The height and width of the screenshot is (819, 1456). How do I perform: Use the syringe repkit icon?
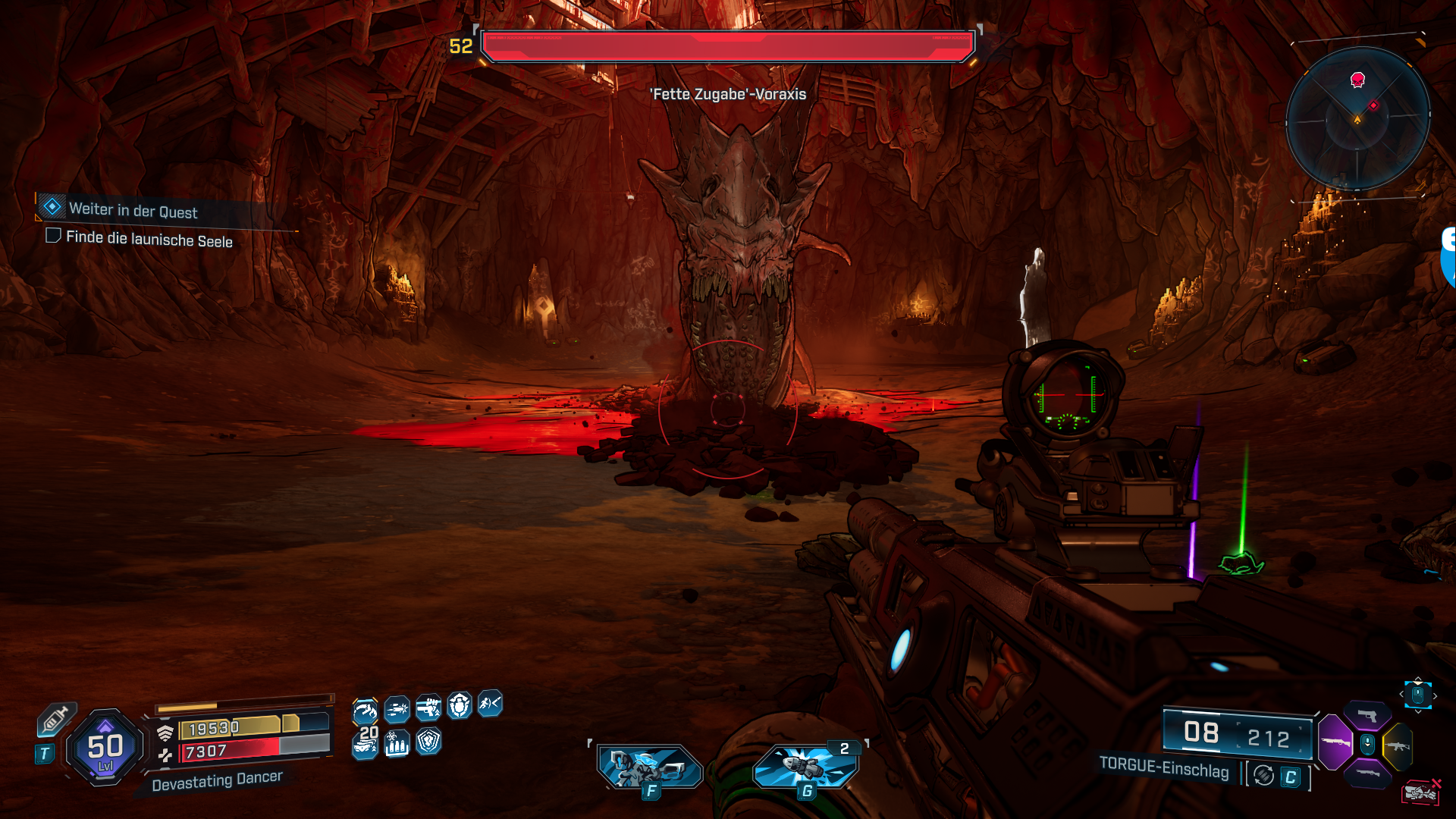[x=55, y=720]
